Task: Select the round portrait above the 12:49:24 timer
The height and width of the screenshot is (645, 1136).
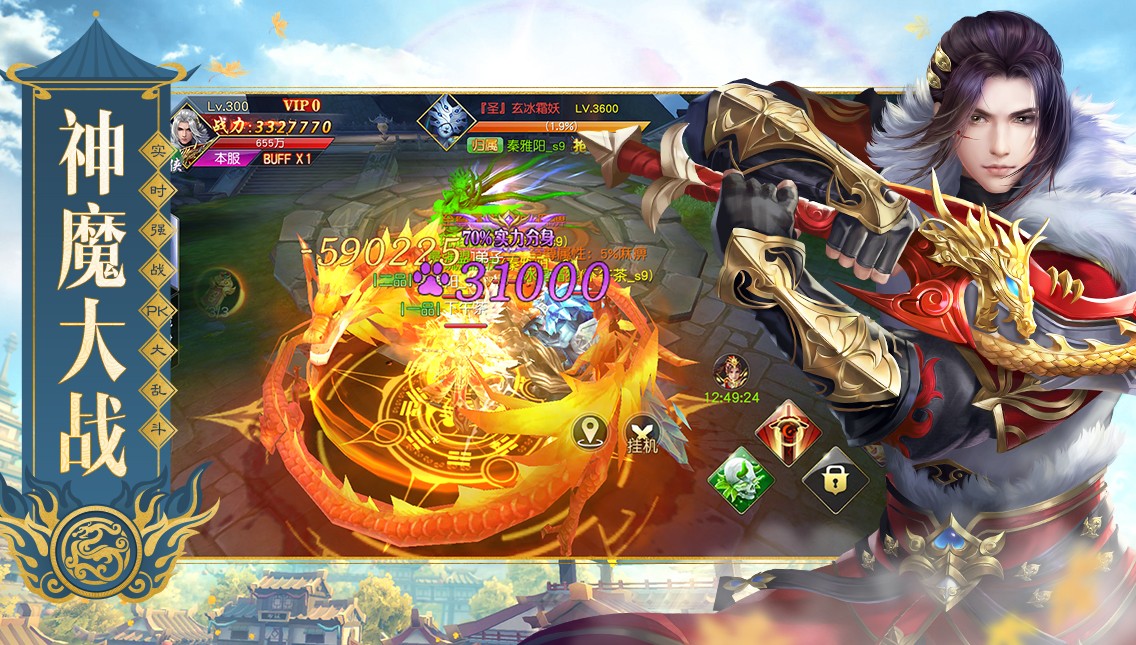Action: [x=730, y=370]
